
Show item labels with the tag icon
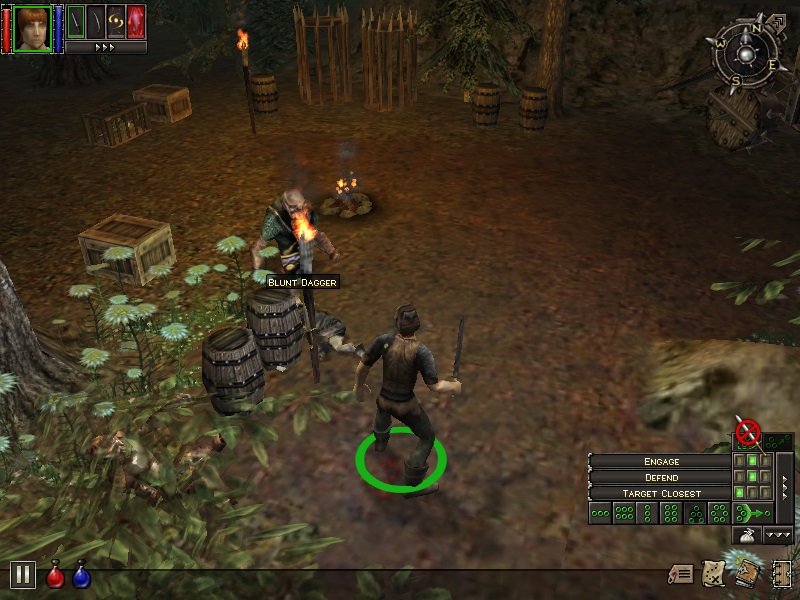click(x=682, y=574)
